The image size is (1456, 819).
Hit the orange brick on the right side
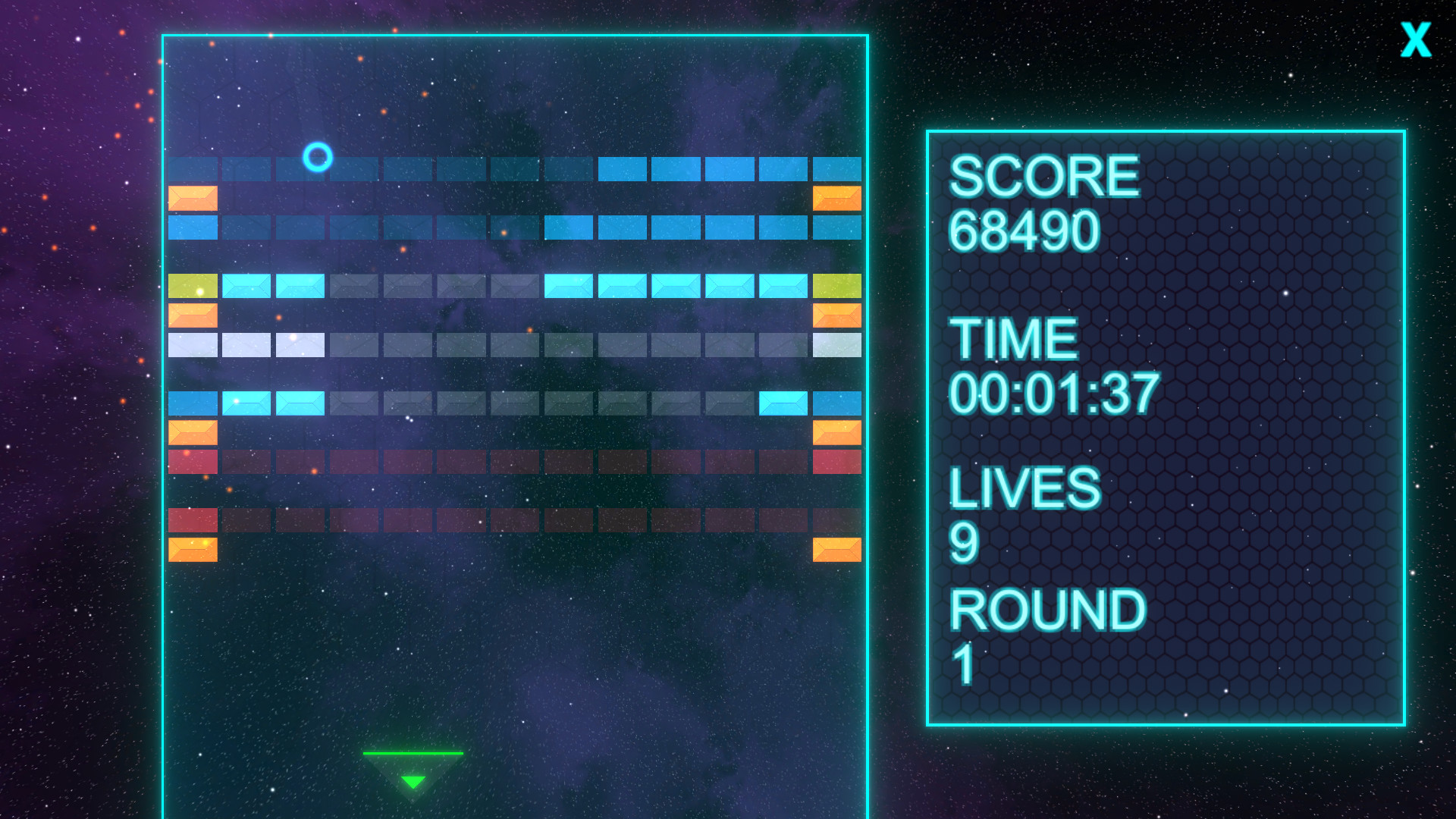[x=838, y=199]
